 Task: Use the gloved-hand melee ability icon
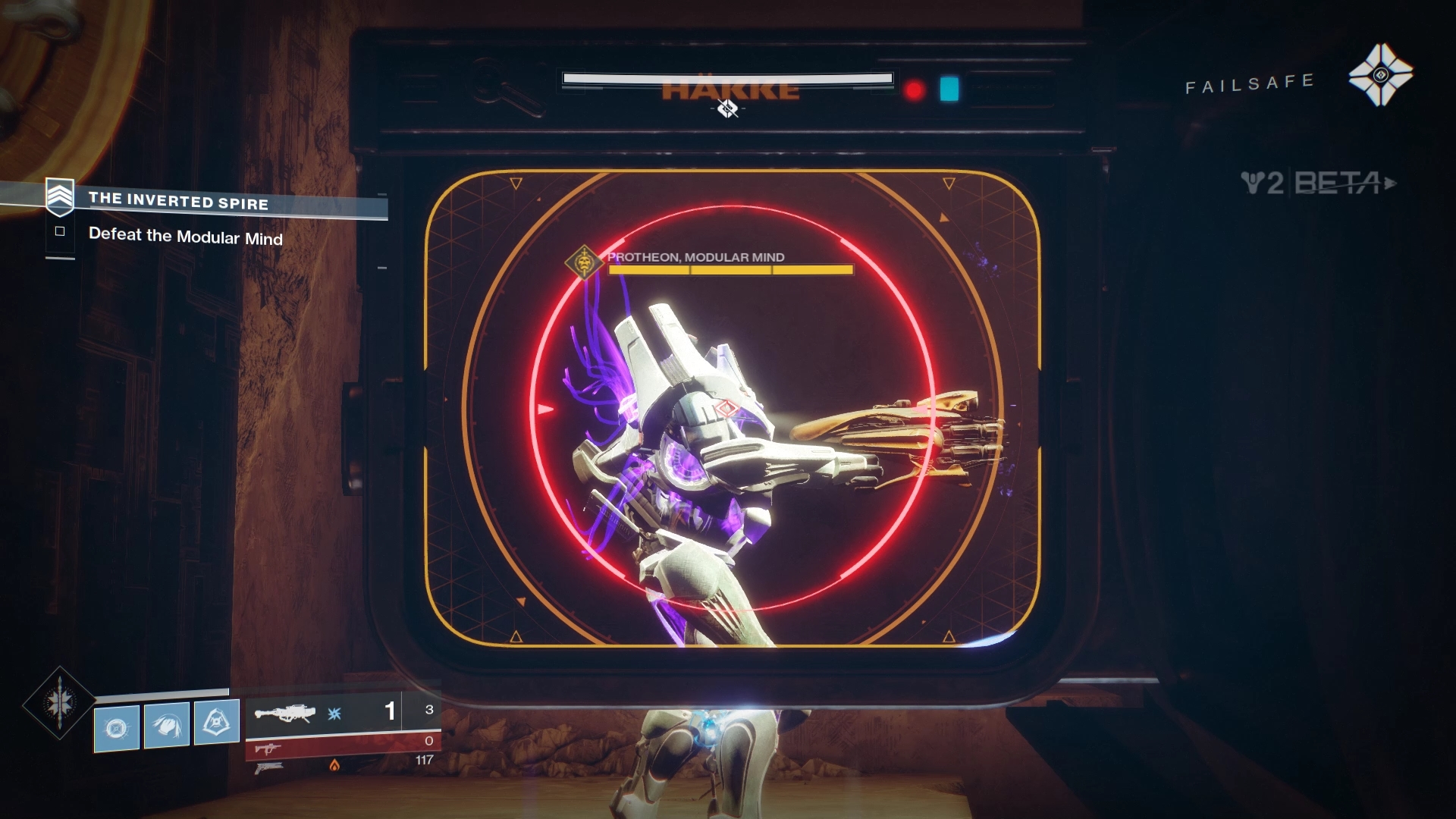pos(167,726)
